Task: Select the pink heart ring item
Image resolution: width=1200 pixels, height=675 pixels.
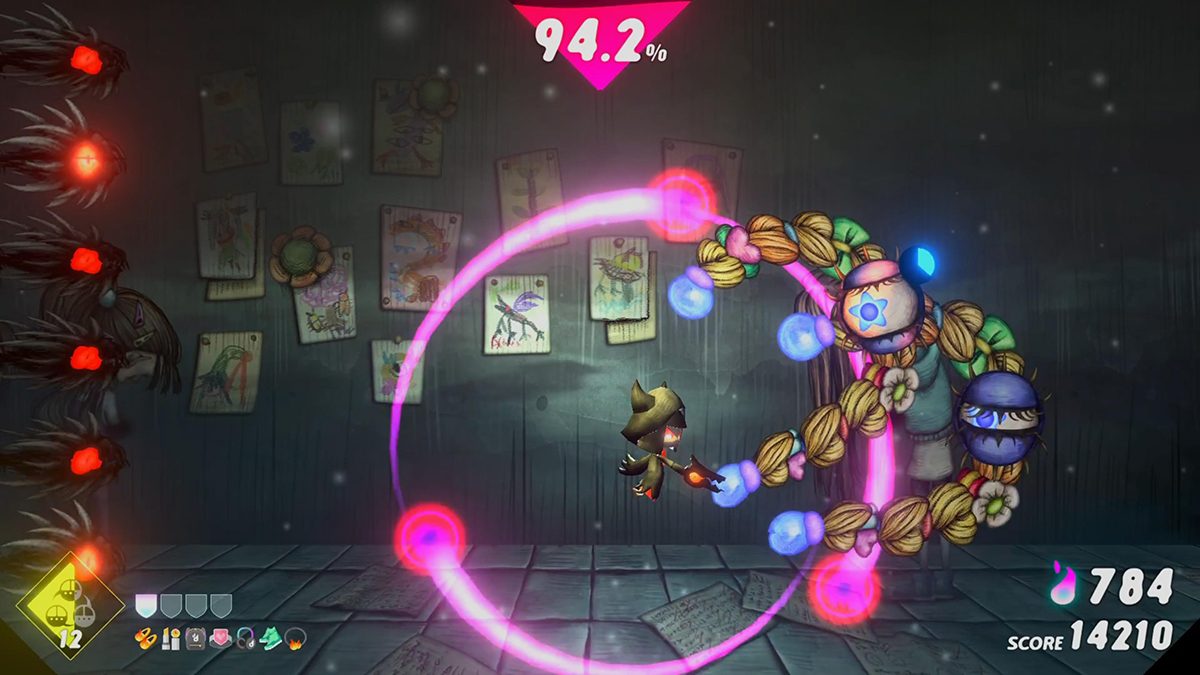Action: 220,636
